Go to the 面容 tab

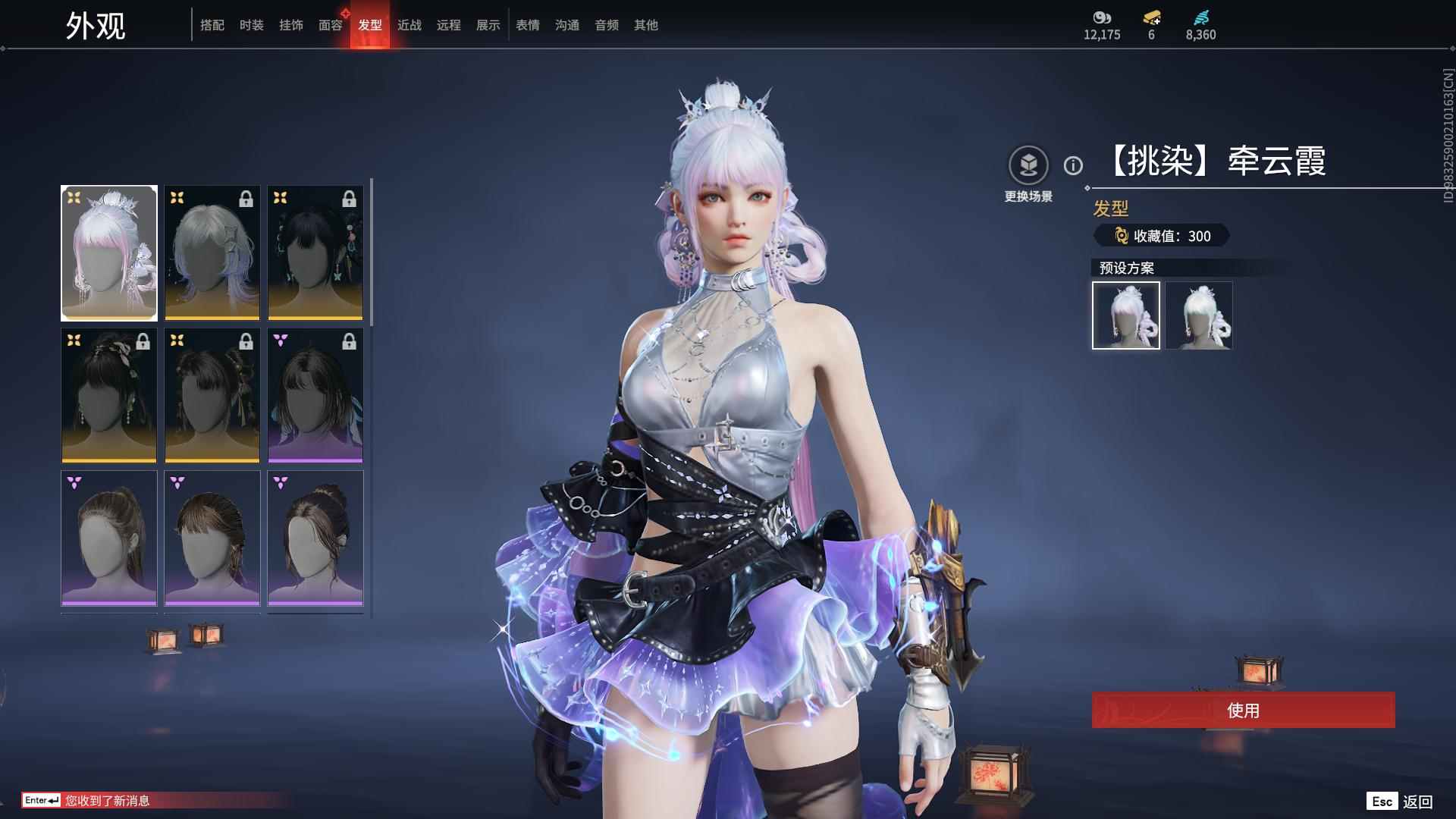(331, 25)
